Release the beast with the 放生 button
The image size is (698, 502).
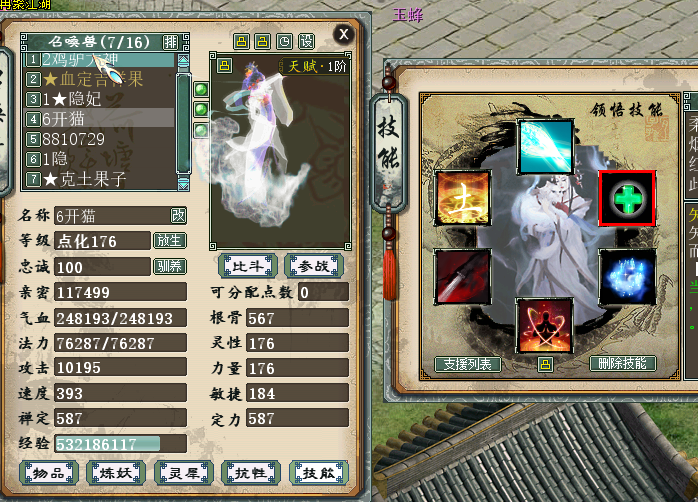pyautogui.click(x=169, y=240)
